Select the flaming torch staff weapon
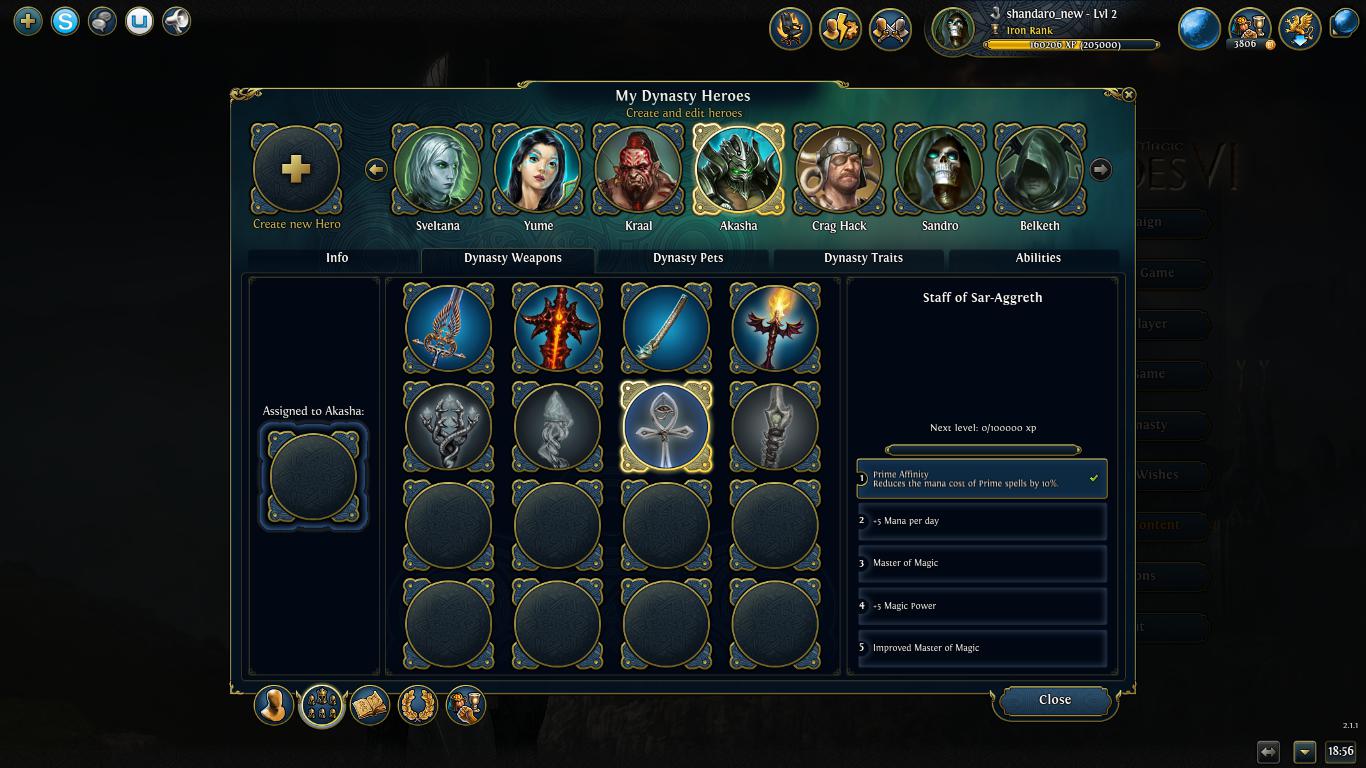The width and height of the screenshot is (1366, 768). (x=775, y=328)
